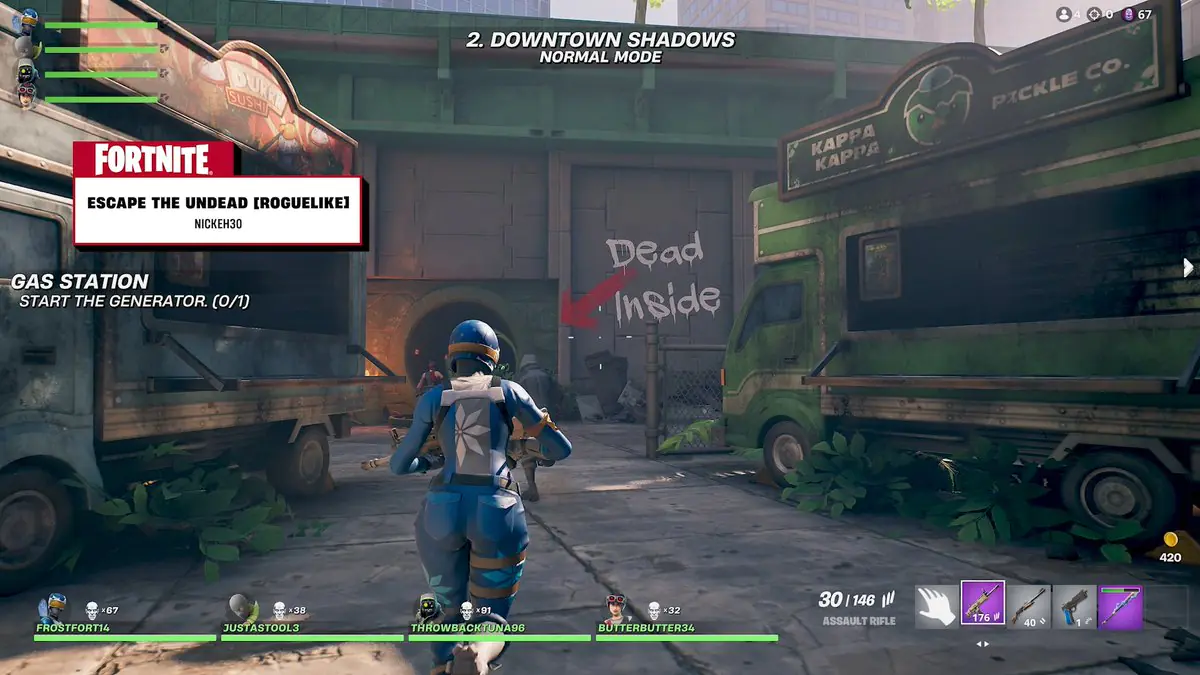Select the pickaxe hand slot in hotbar
This screenshot has width=1200, height=675.
[x=936, y=606]
